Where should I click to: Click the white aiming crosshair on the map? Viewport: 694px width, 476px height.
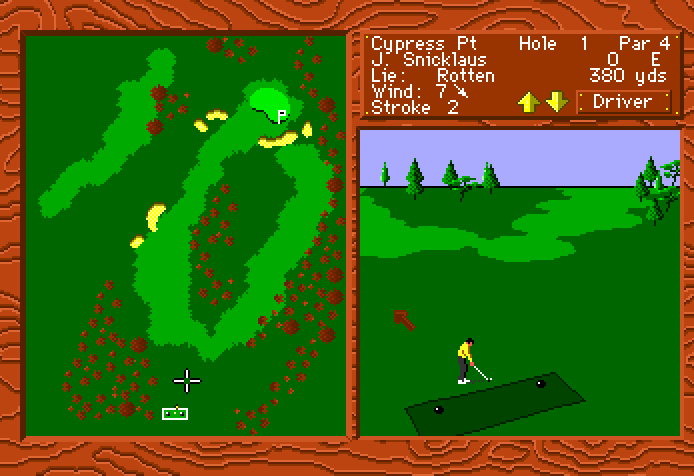(x=187, y=380)
